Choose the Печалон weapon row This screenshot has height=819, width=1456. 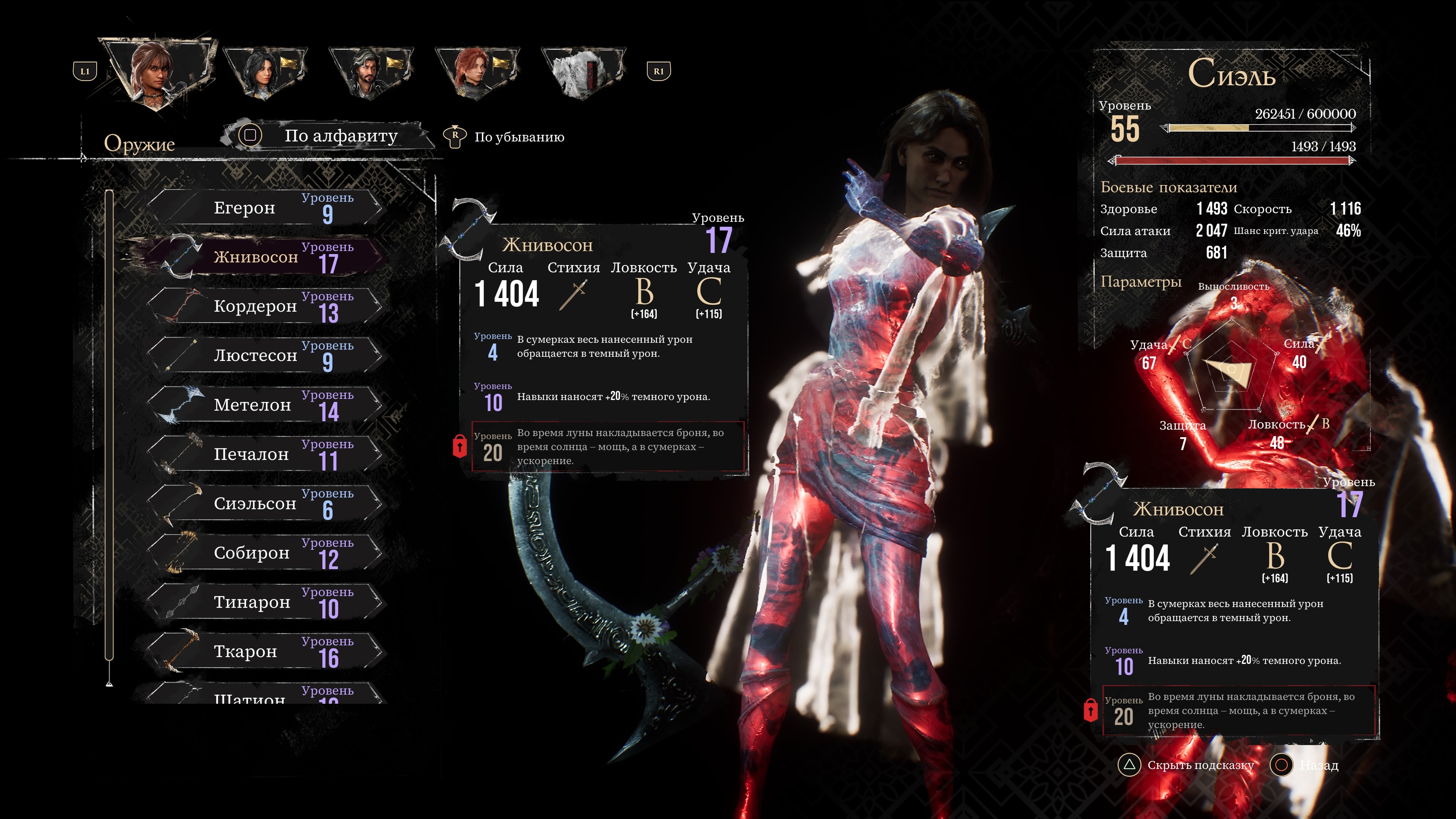pyautogui.click(x=266, y=454)
